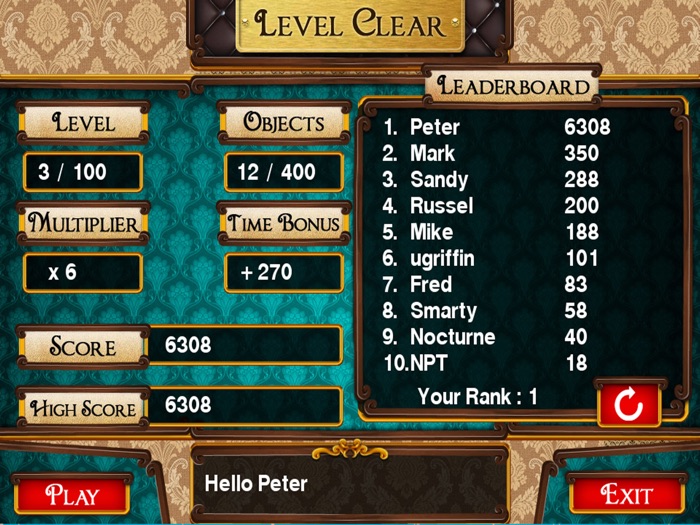Image resolution: width=700 pixels, height=525 pixels.
Task: Select Russel's leaderboard row
Action: 497,206
